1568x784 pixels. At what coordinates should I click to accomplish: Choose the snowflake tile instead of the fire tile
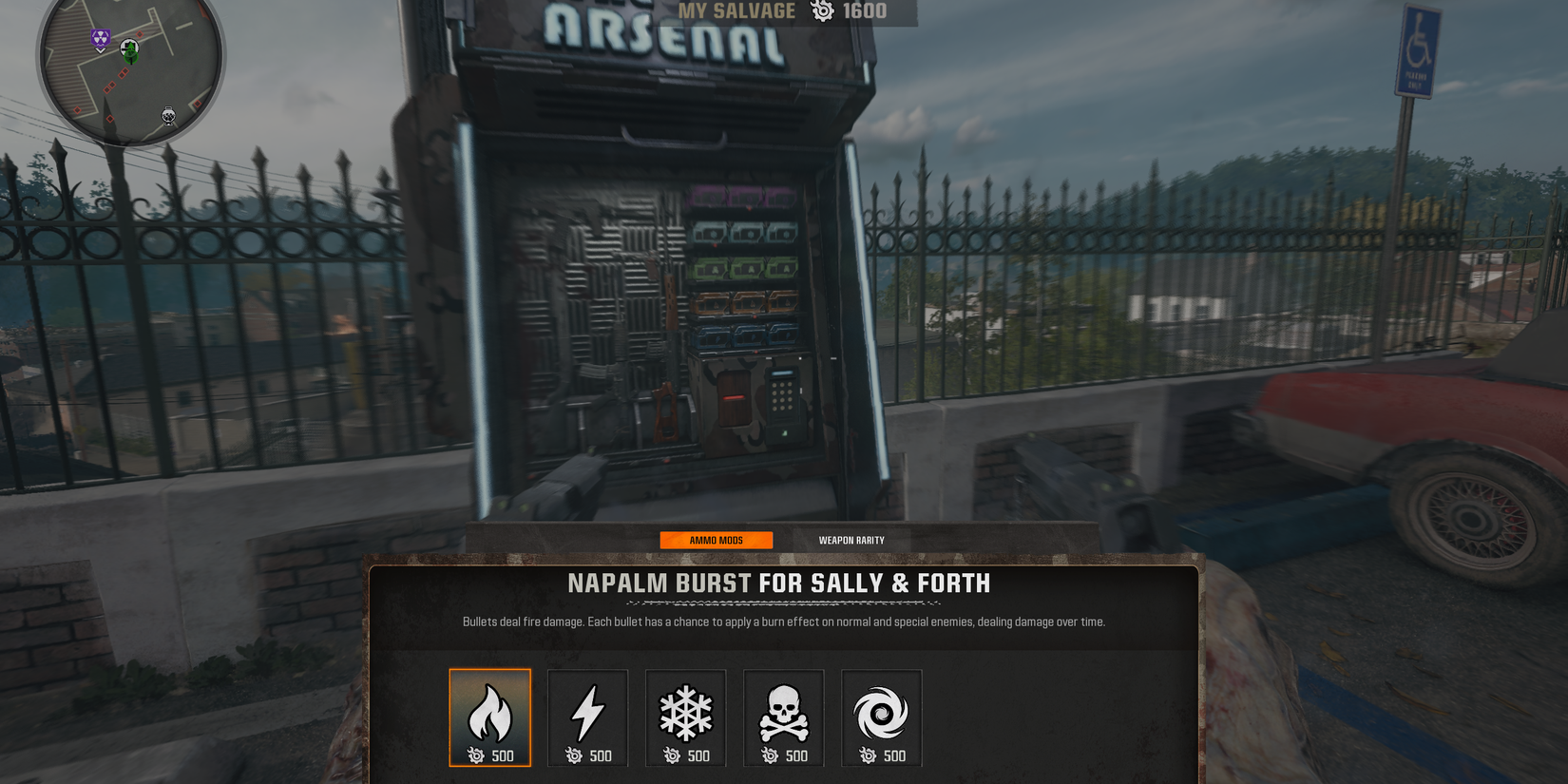tap(685, 713)
